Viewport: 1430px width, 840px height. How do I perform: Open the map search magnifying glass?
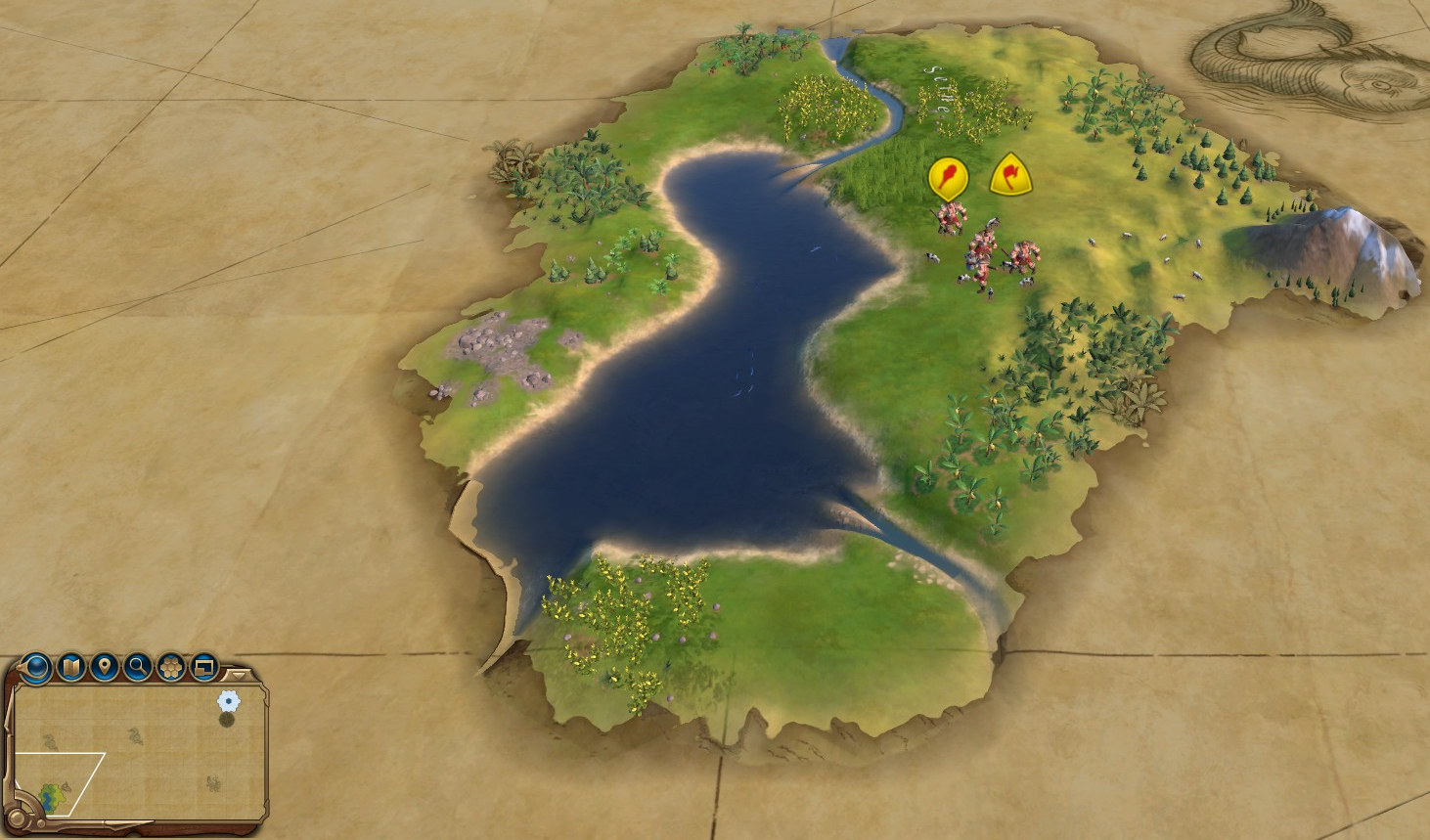coord(138,668)
